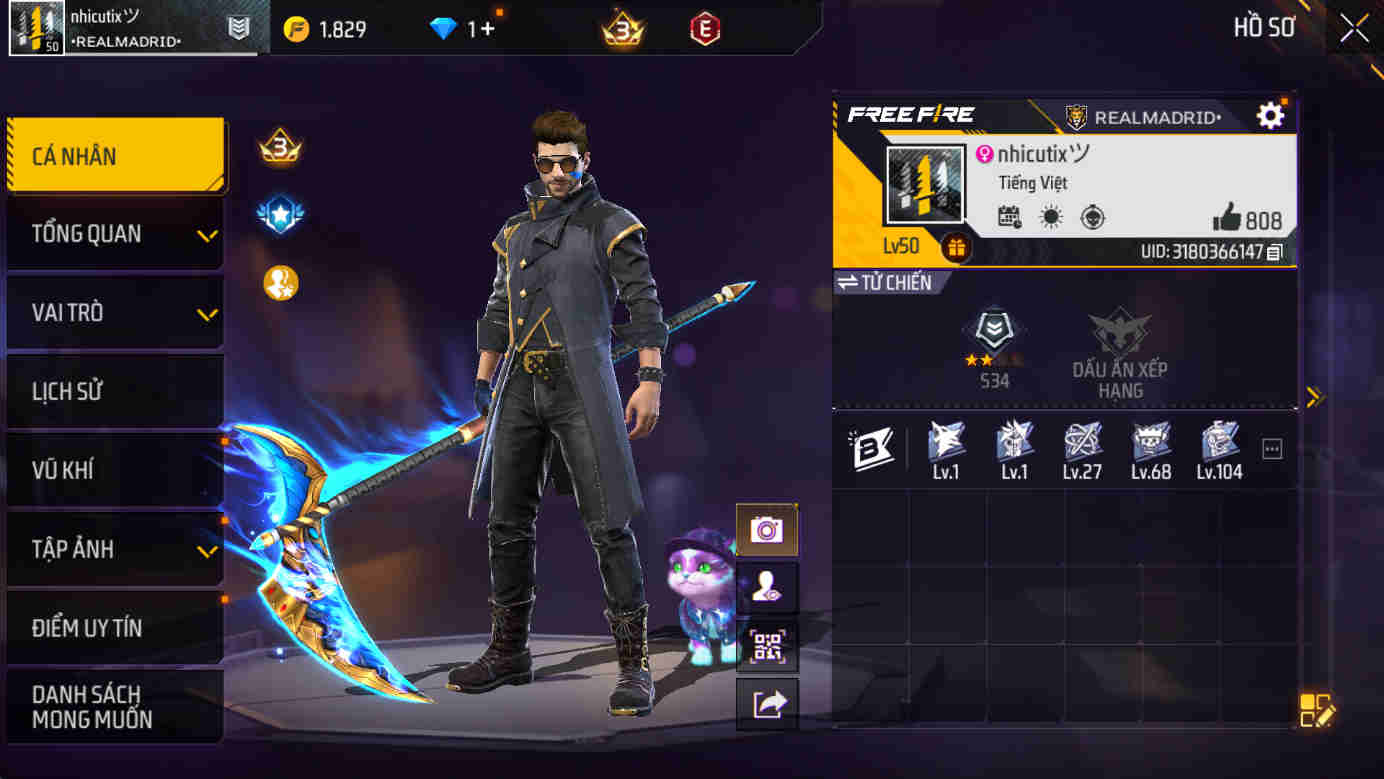Open more weapon badges via the ellipsis
Image resolution: width=1384 pixels, height=779 pixels.
pos(1271,449)
